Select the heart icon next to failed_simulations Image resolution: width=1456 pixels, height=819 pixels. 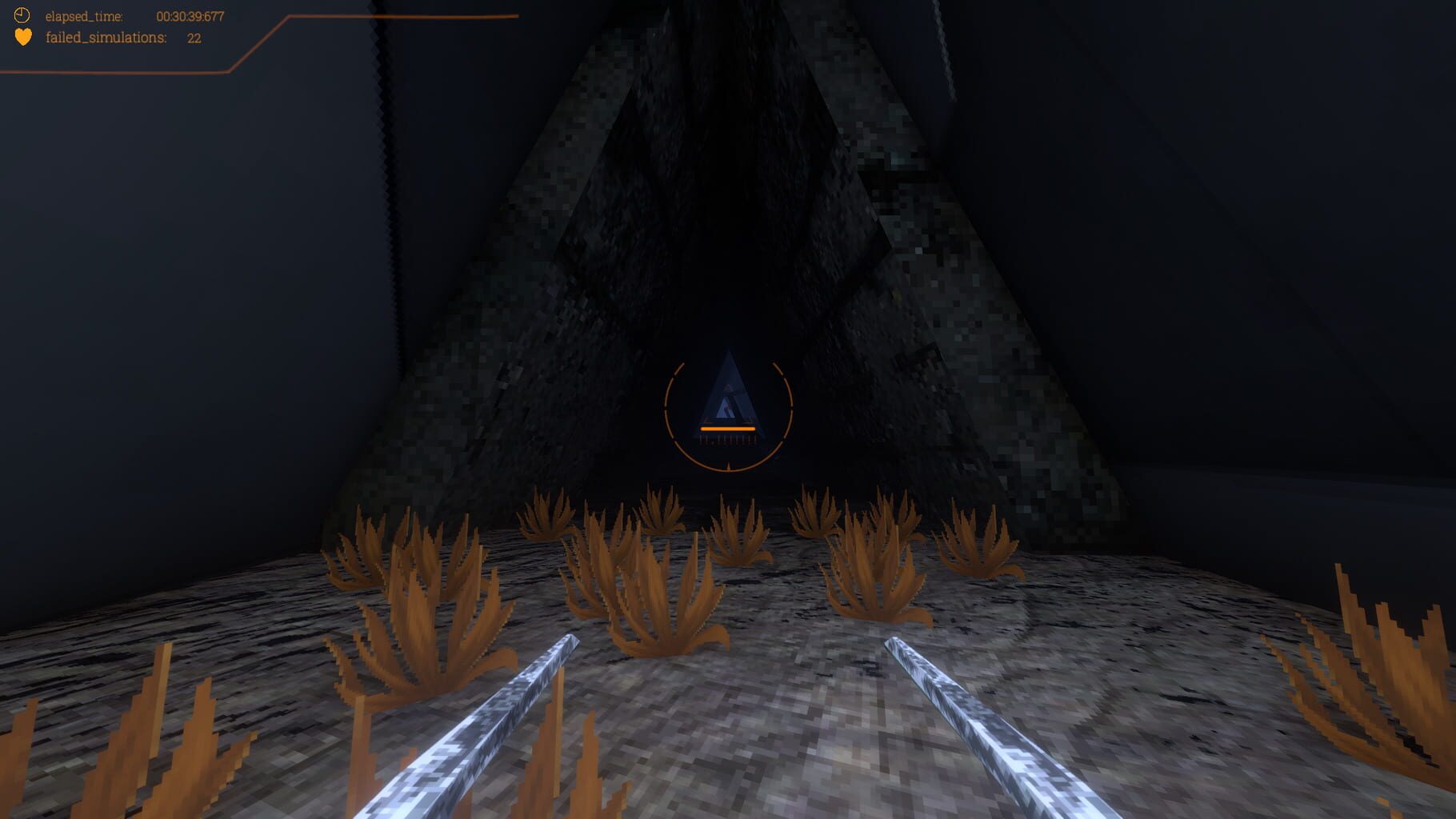pyautogui.click(x=22, y=37)
